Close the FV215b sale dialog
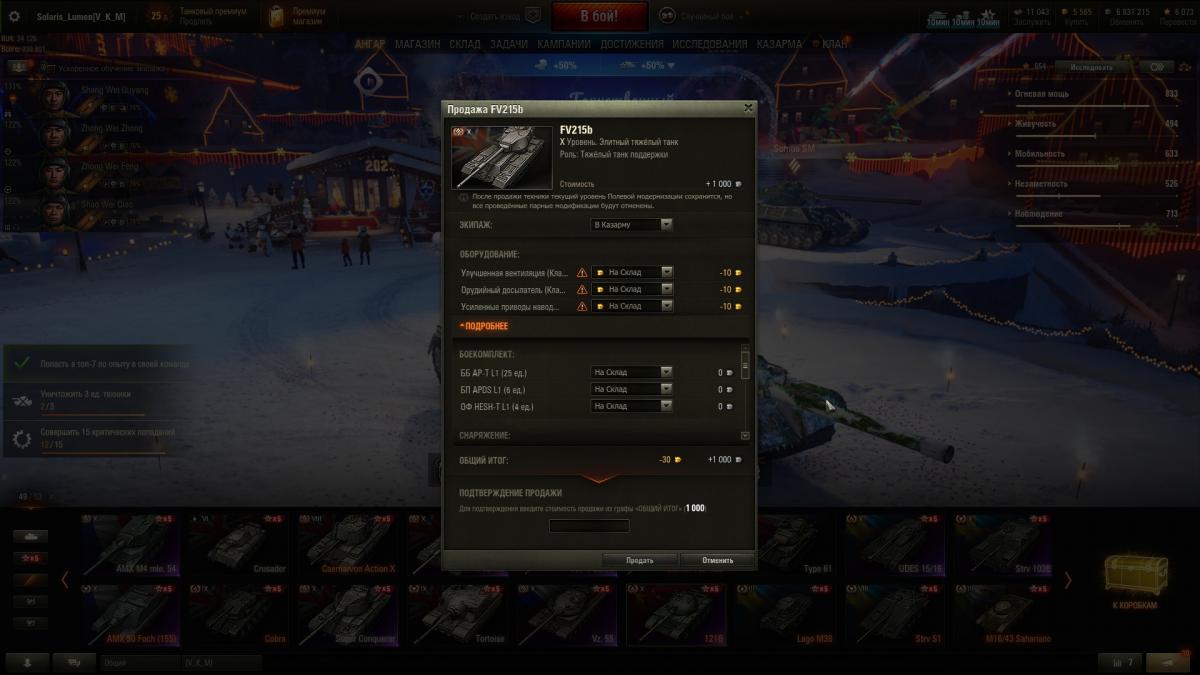The height and width of the screenshot is (675, 1200). (x=748, y=108)
